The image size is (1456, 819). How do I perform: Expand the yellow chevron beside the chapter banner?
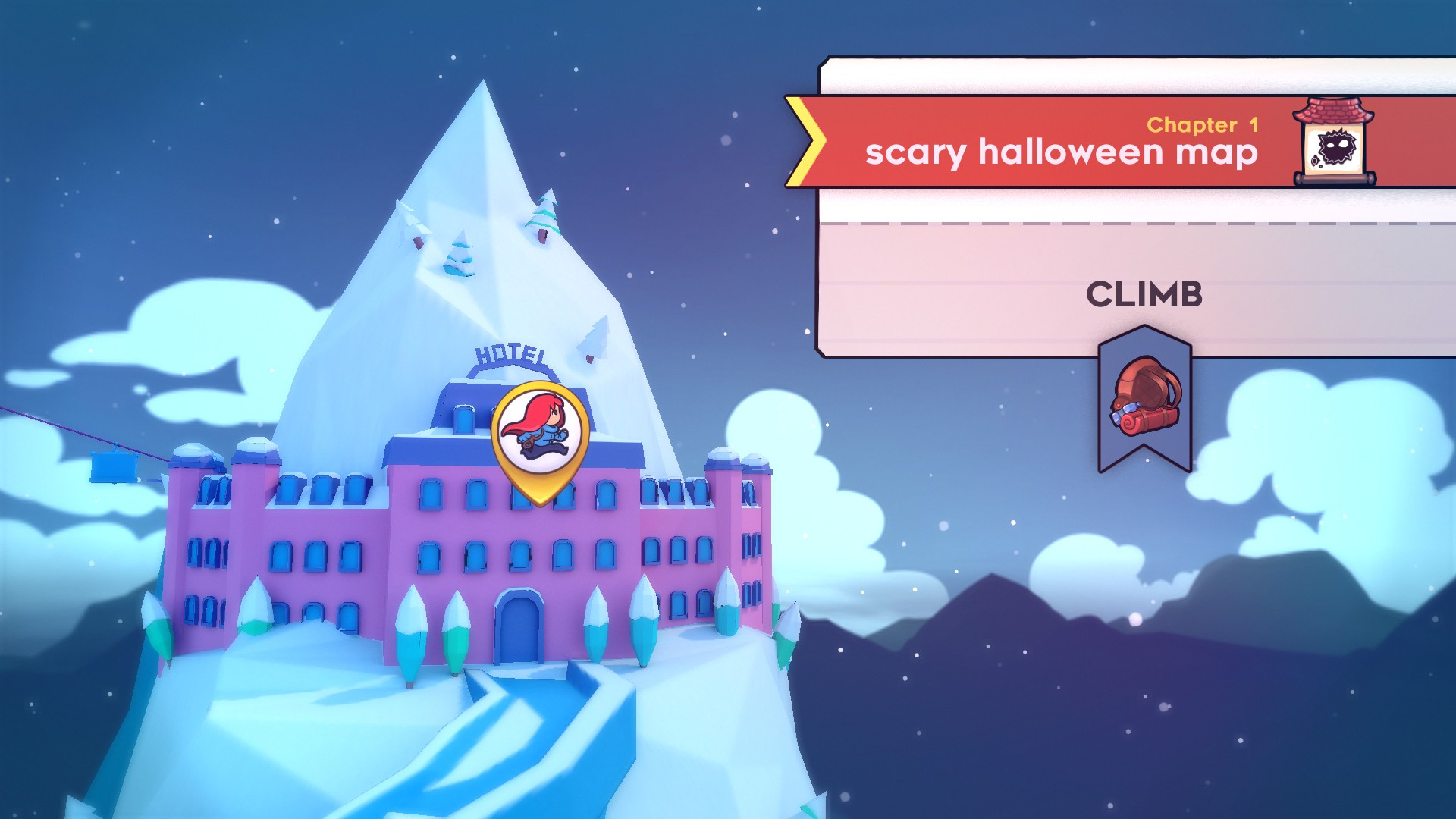[x=805, y=140]
